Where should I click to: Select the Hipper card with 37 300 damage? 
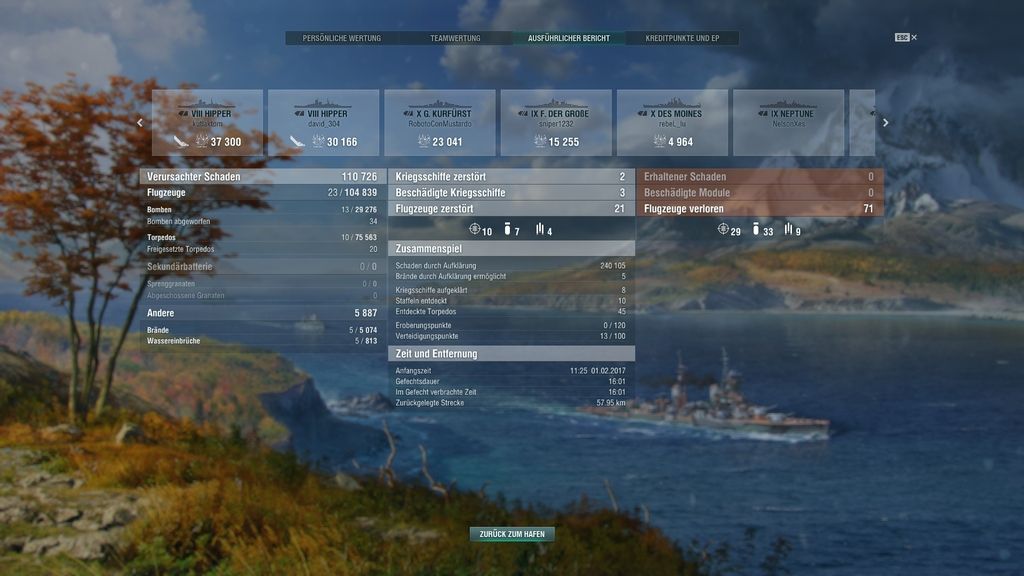(207, 123)
